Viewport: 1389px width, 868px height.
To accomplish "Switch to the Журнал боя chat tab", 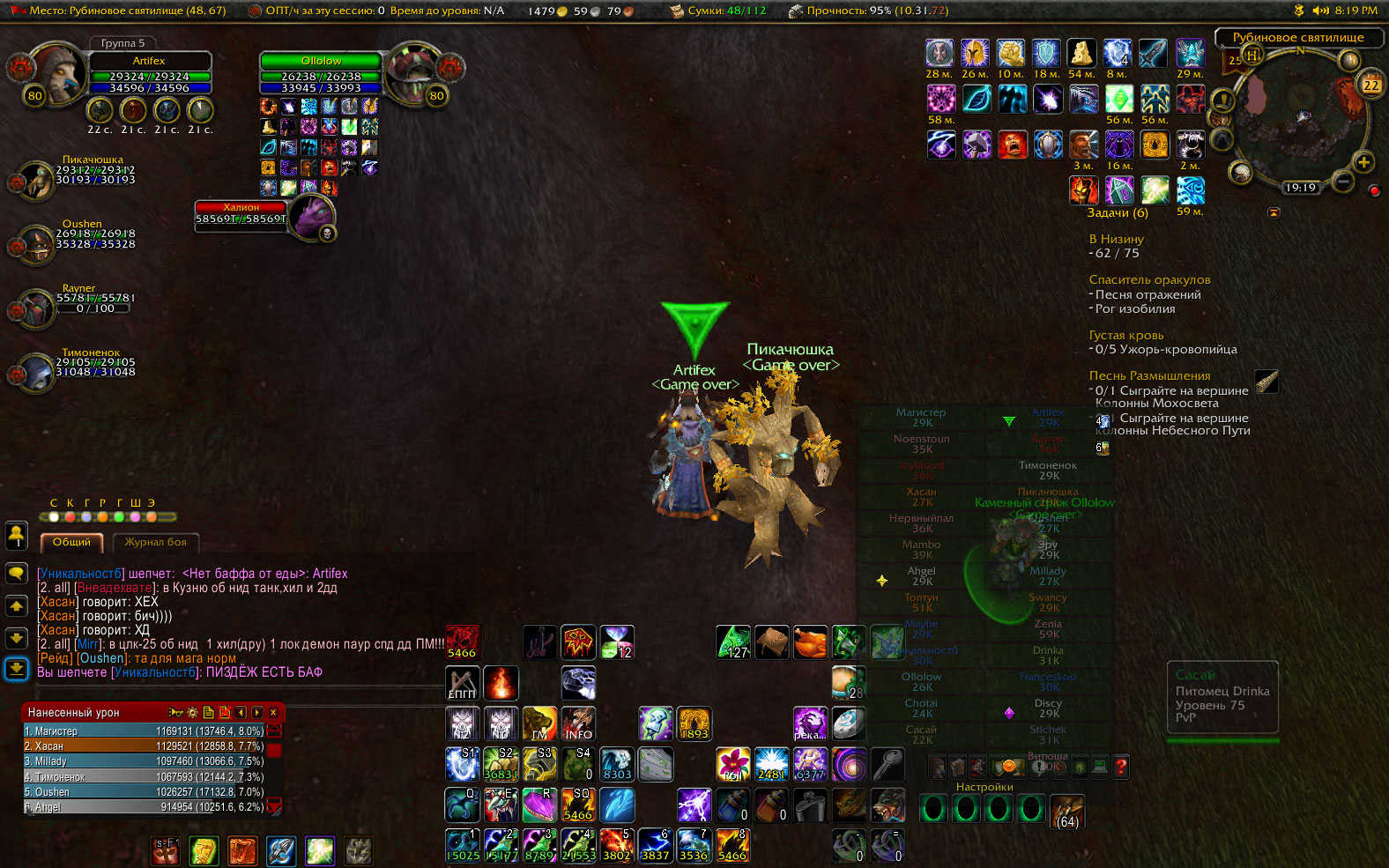I will click(155, 542).
